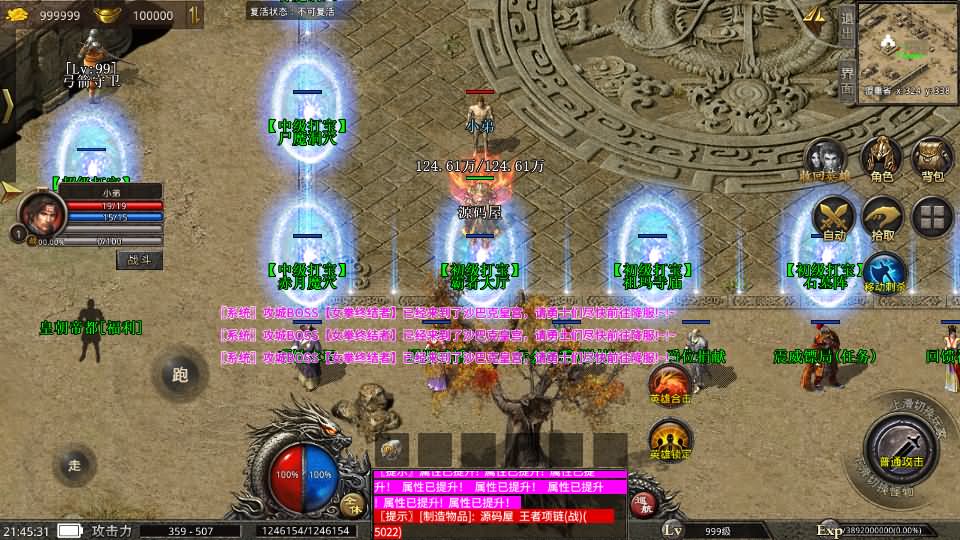Image resolution: width=960 pixels, height=540 pixels.
Task: Toggle 自动 auto-combat crossed swords
Action: click(833, 217)
